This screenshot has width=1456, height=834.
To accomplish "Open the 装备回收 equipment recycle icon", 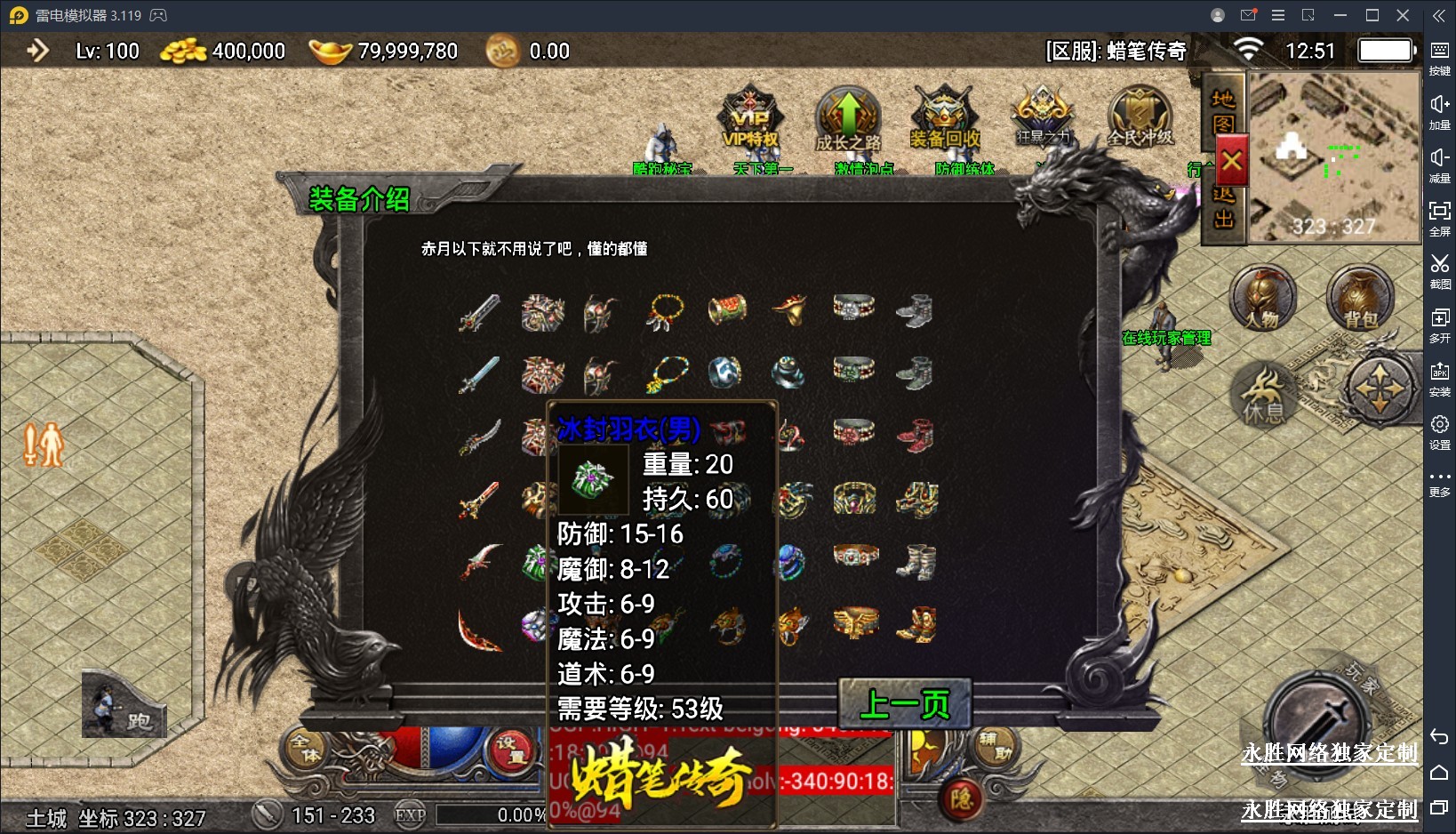I will click(945, 118).
